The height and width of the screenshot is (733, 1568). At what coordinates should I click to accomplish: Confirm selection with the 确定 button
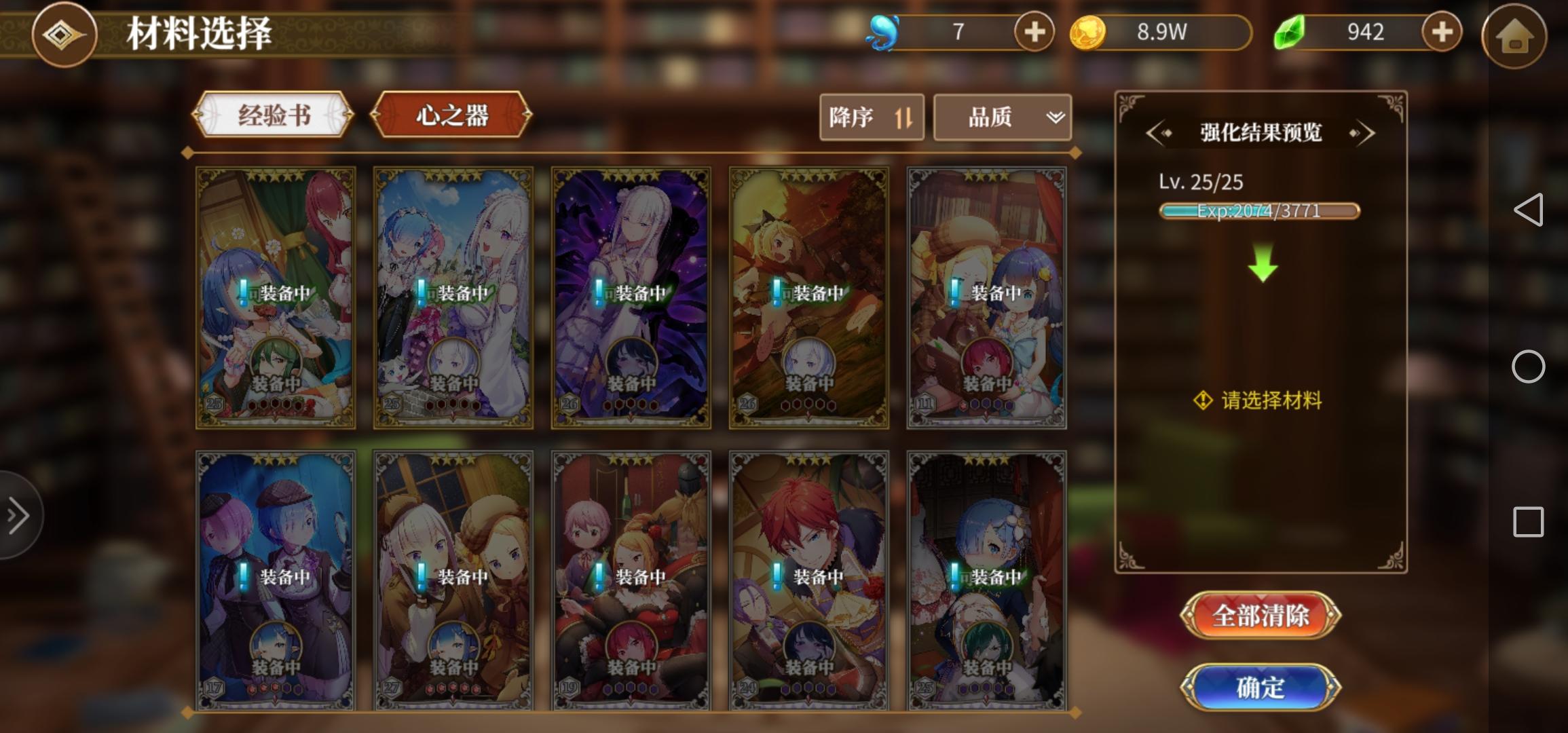point(1261,688)
